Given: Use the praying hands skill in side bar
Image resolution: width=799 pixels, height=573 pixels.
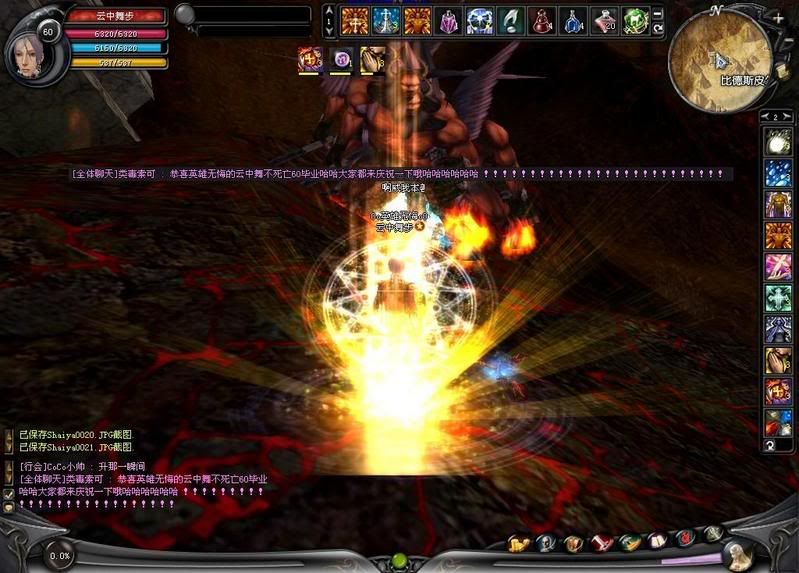Looking at the screenshot, I should click(778, 359).
